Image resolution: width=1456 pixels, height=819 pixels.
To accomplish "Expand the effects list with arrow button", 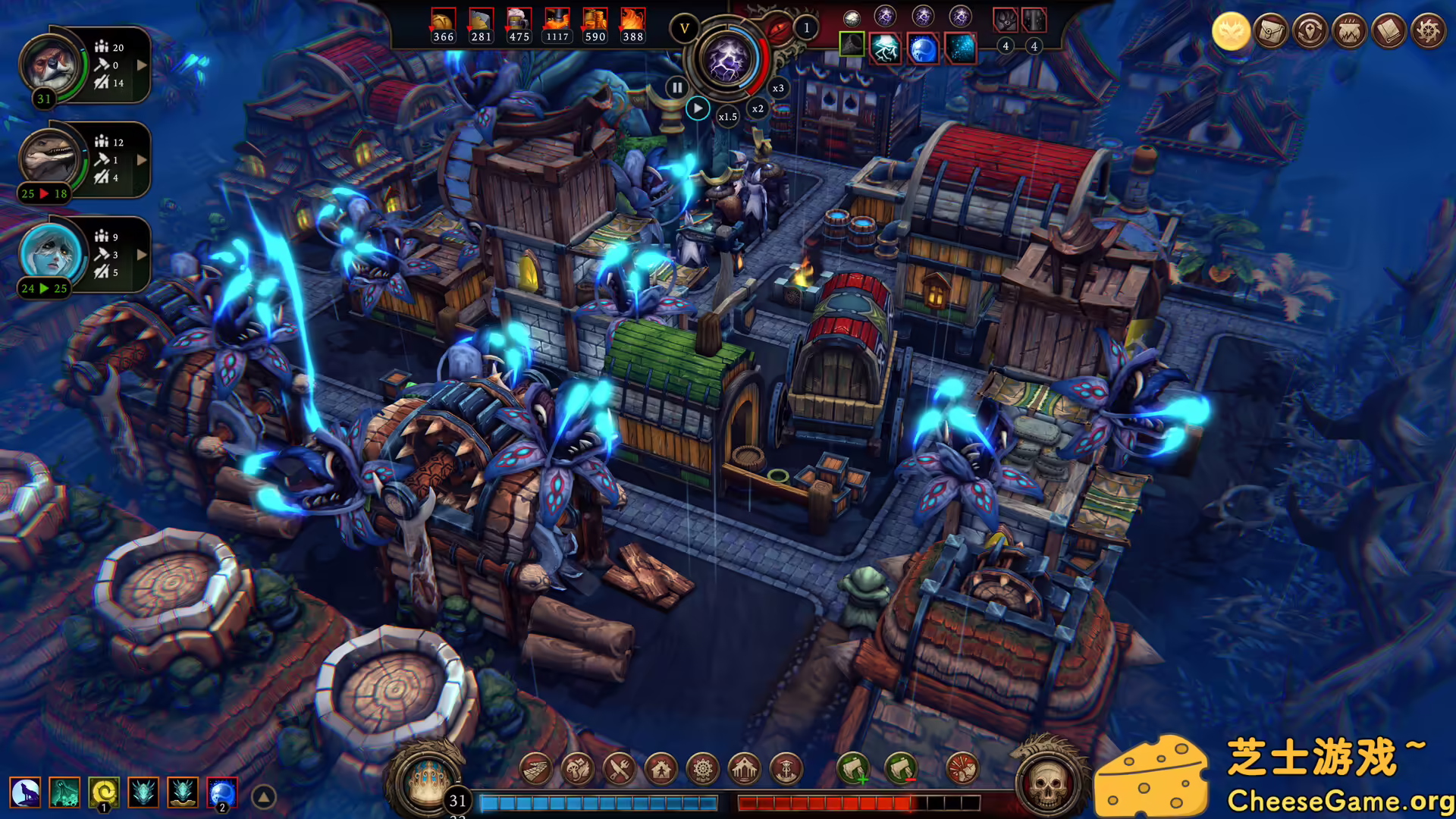I will pos(264,797).
